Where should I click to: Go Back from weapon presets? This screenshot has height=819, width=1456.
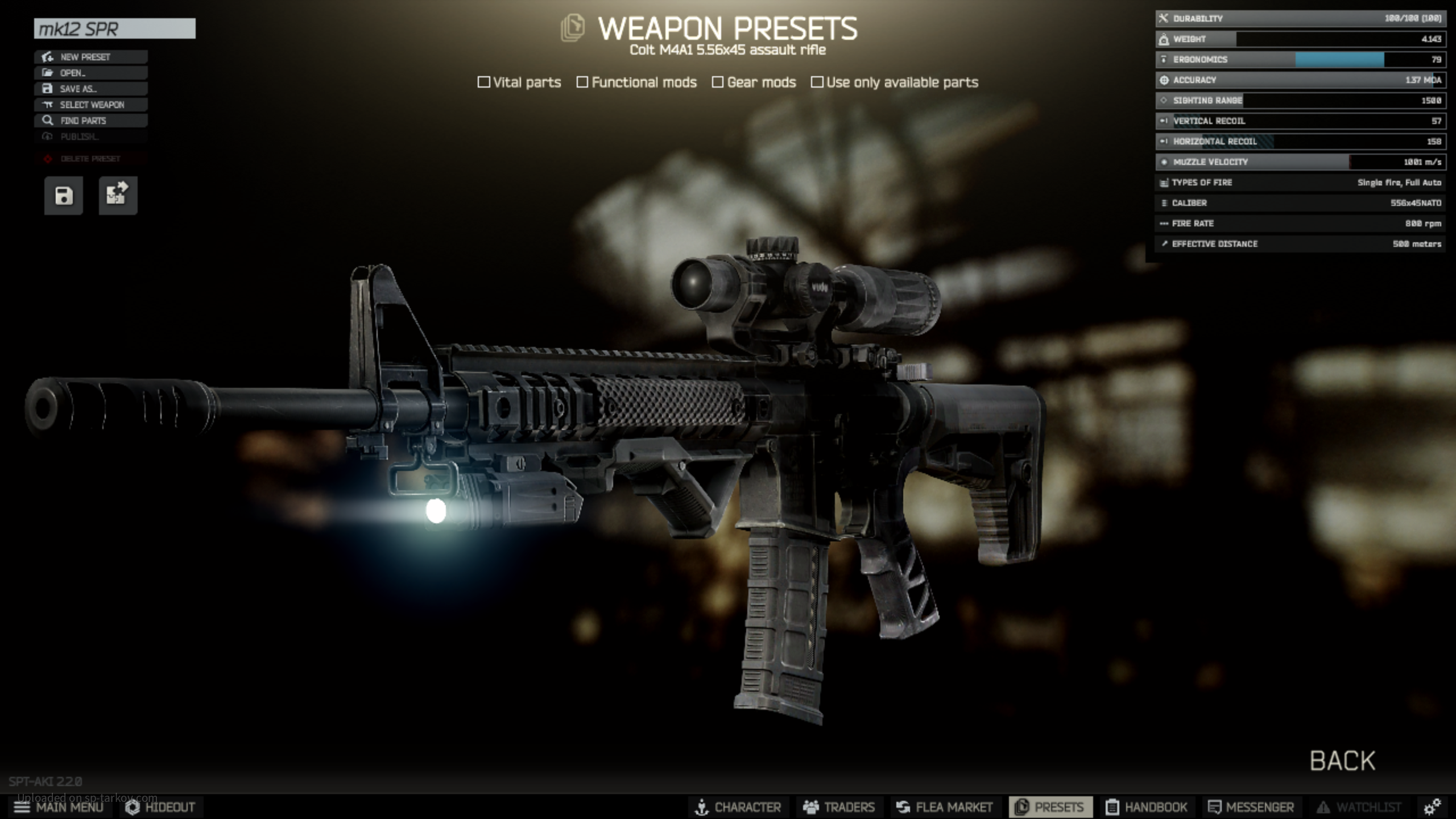click(x=1342, y=761)
